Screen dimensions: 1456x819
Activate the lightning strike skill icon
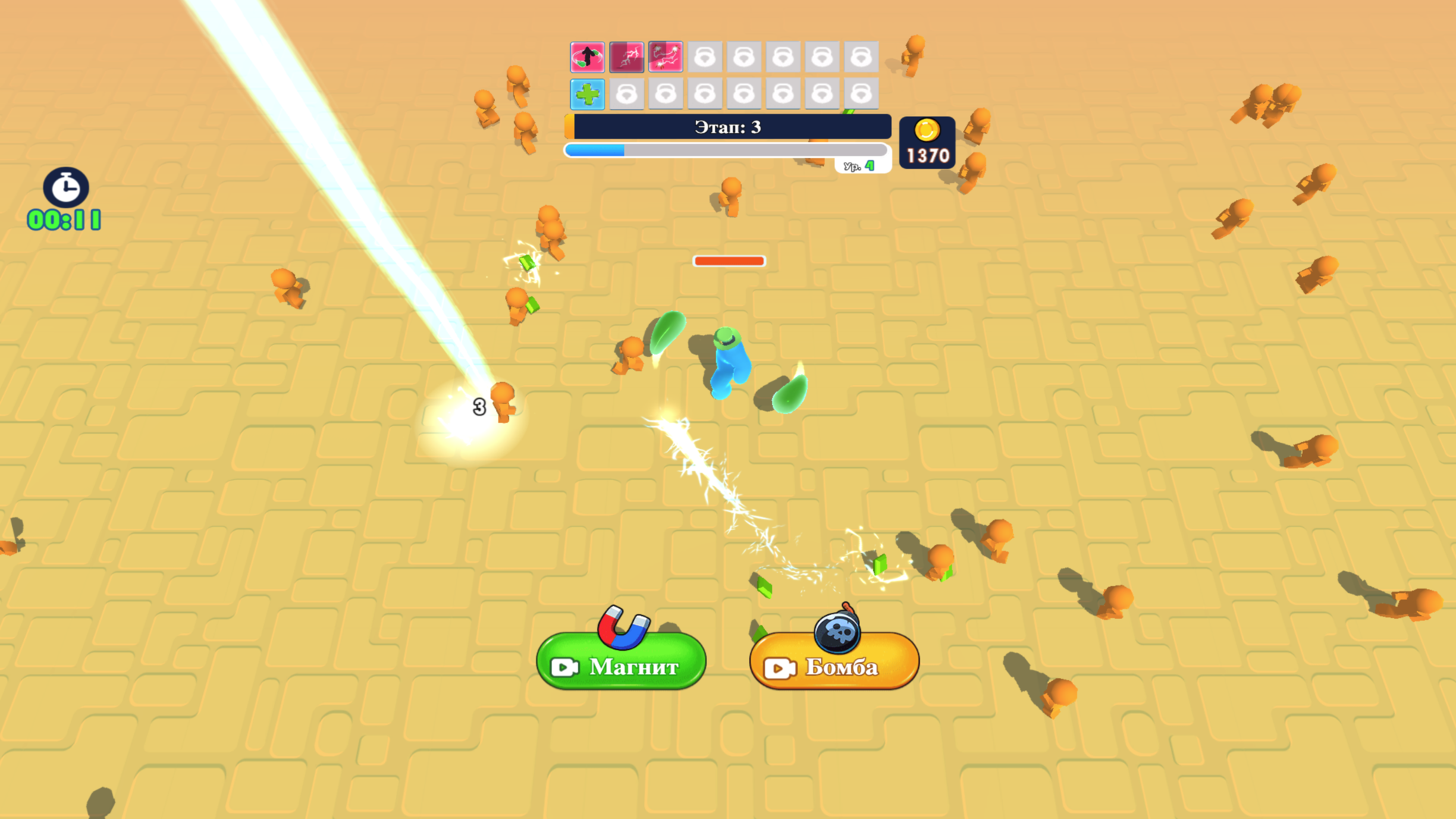coord(625,56)
